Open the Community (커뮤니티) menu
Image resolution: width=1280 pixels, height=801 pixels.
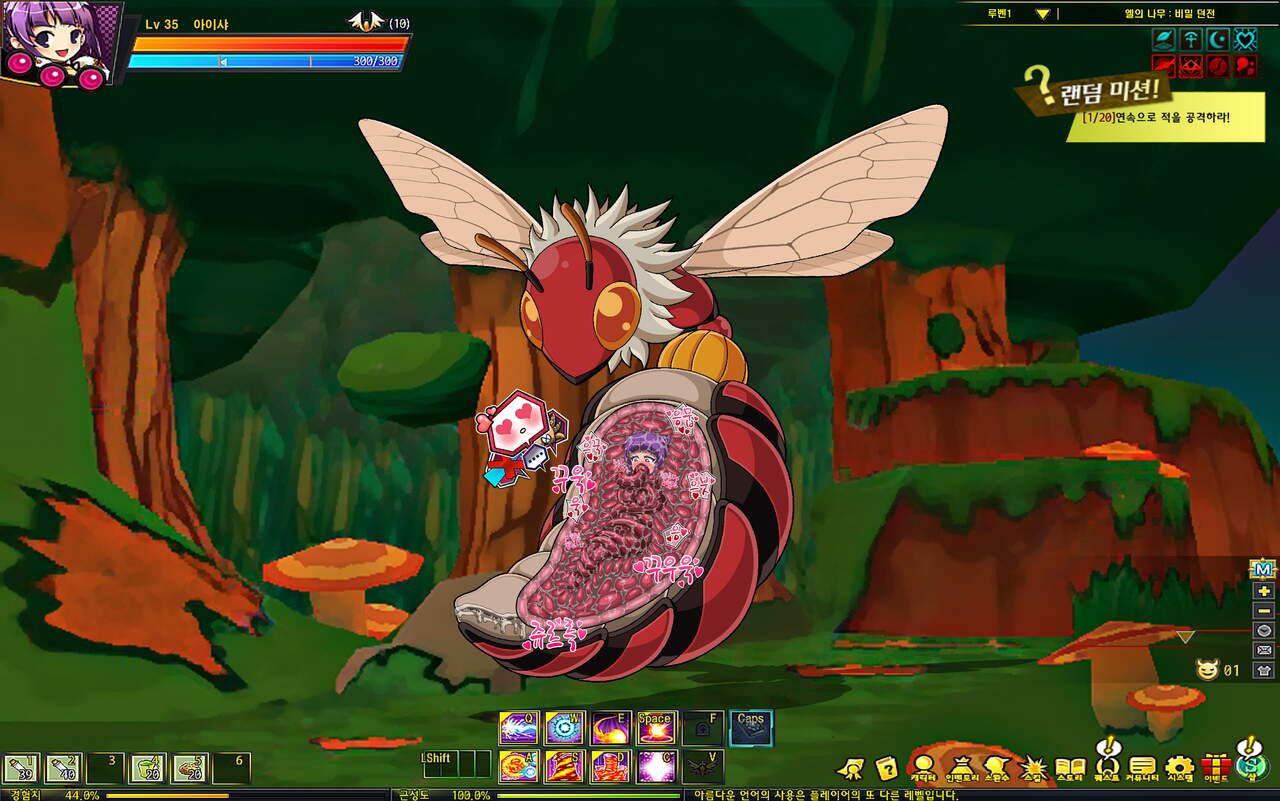pyautogui.click(x=1142, y=767)
